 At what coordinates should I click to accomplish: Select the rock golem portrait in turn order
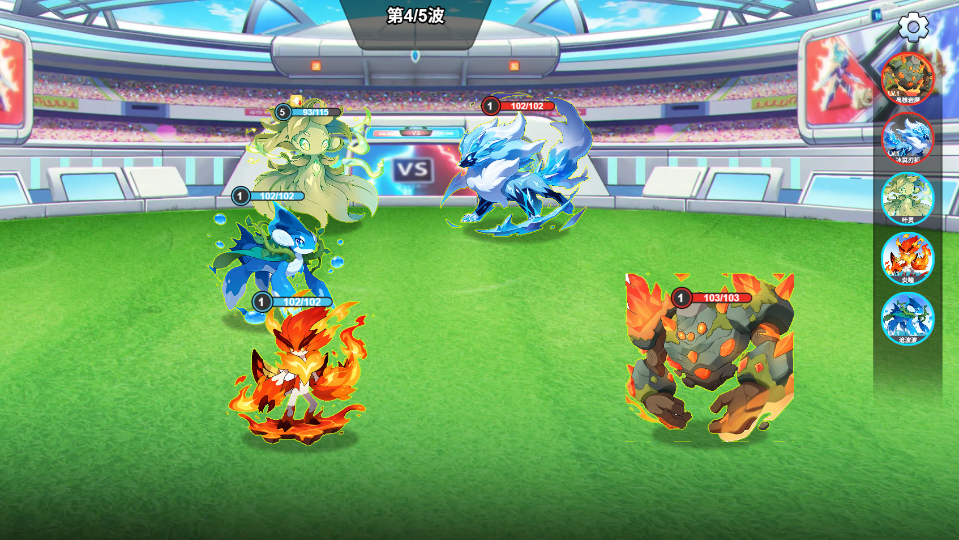(x=907, y=77)
